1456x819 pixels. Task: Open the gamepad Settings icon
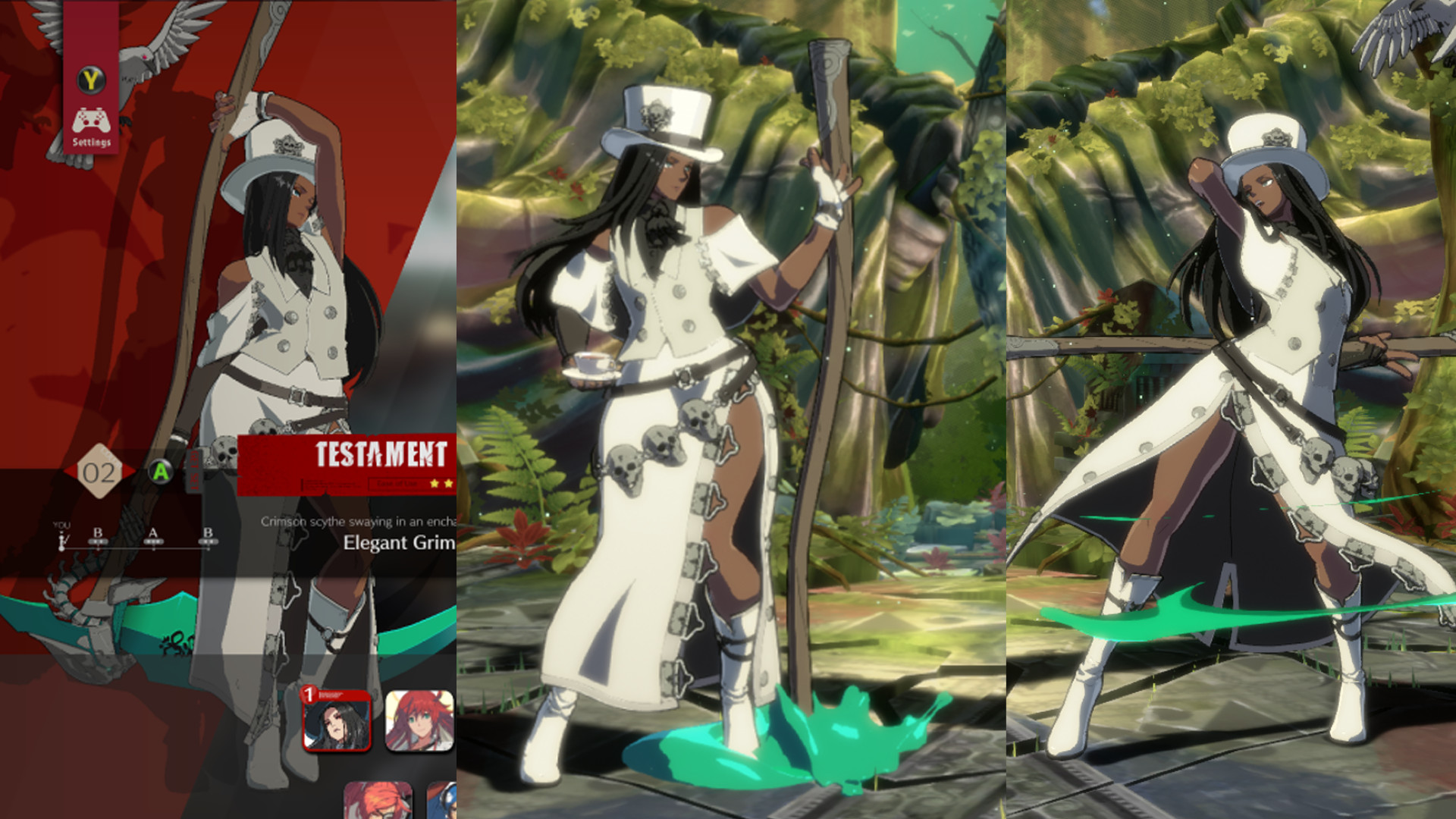pyautogui.click(x=91, y=120)
